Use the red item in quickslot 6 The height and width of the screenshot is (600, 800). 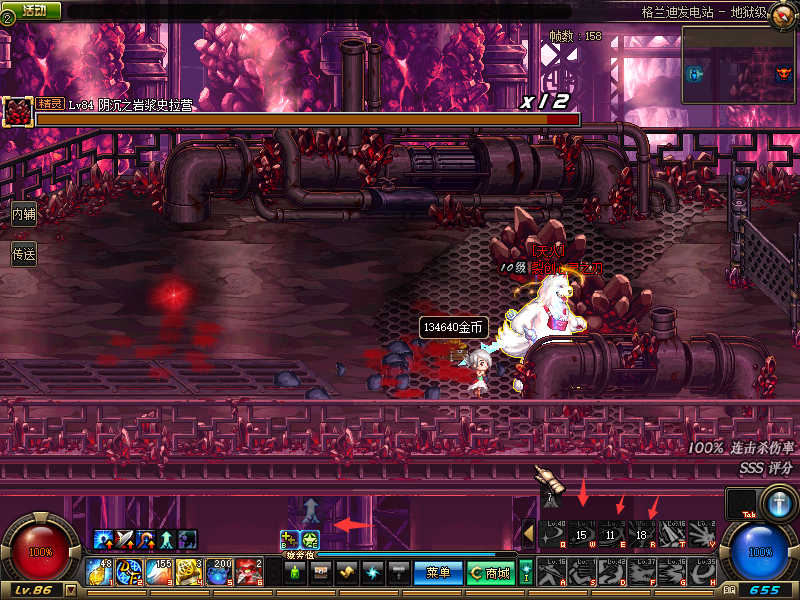(250, 572)
